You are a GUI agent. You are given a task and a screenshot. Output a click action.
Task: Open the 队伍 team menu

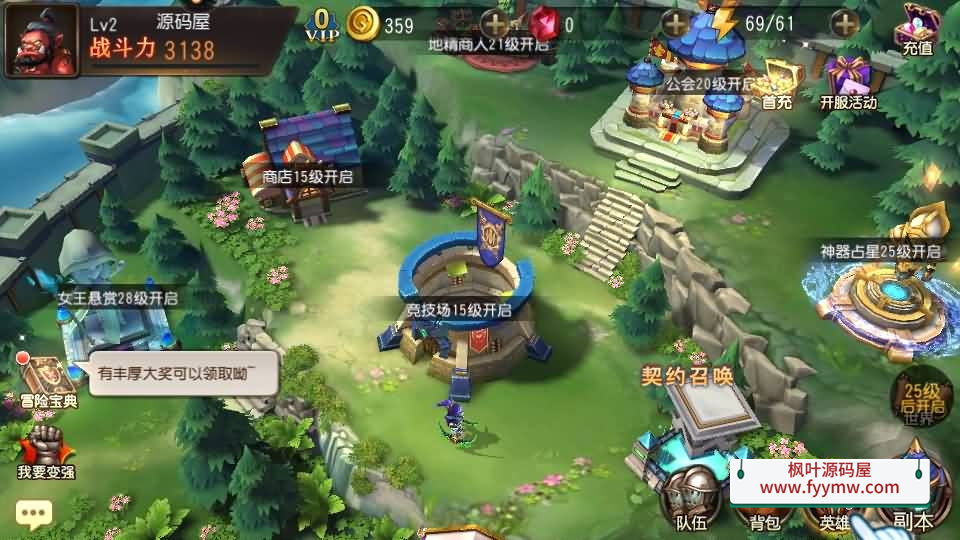(x=691, y=500)
